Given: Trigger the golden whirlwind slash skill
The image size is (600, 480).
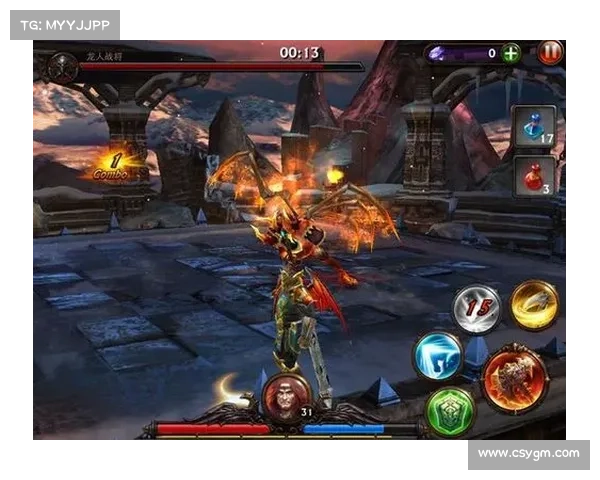Looking at the screenshot, I should 534,304.
